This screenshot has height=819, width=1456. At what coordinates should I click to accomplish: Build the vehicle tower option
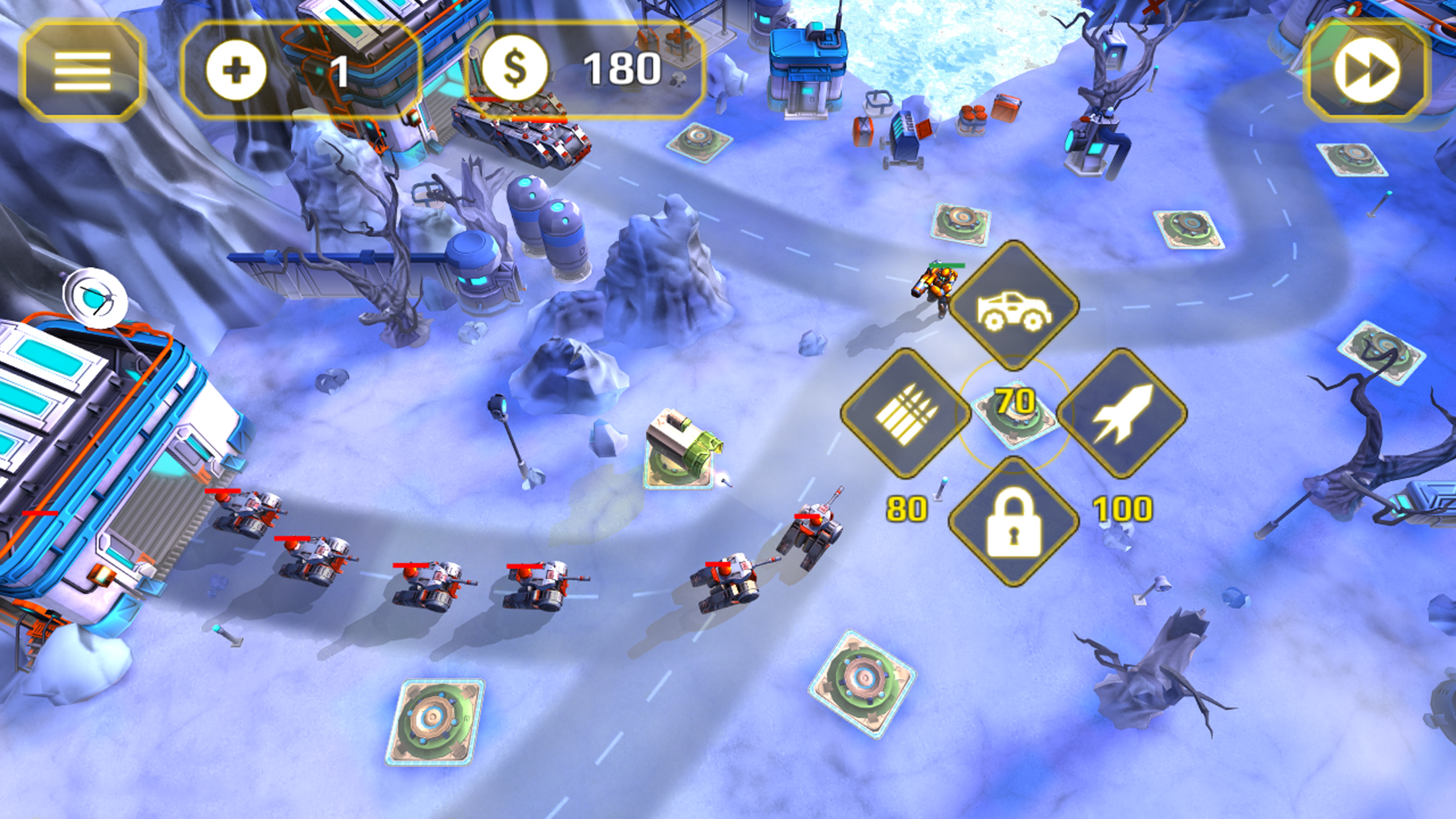click(x=1014, y=305)
